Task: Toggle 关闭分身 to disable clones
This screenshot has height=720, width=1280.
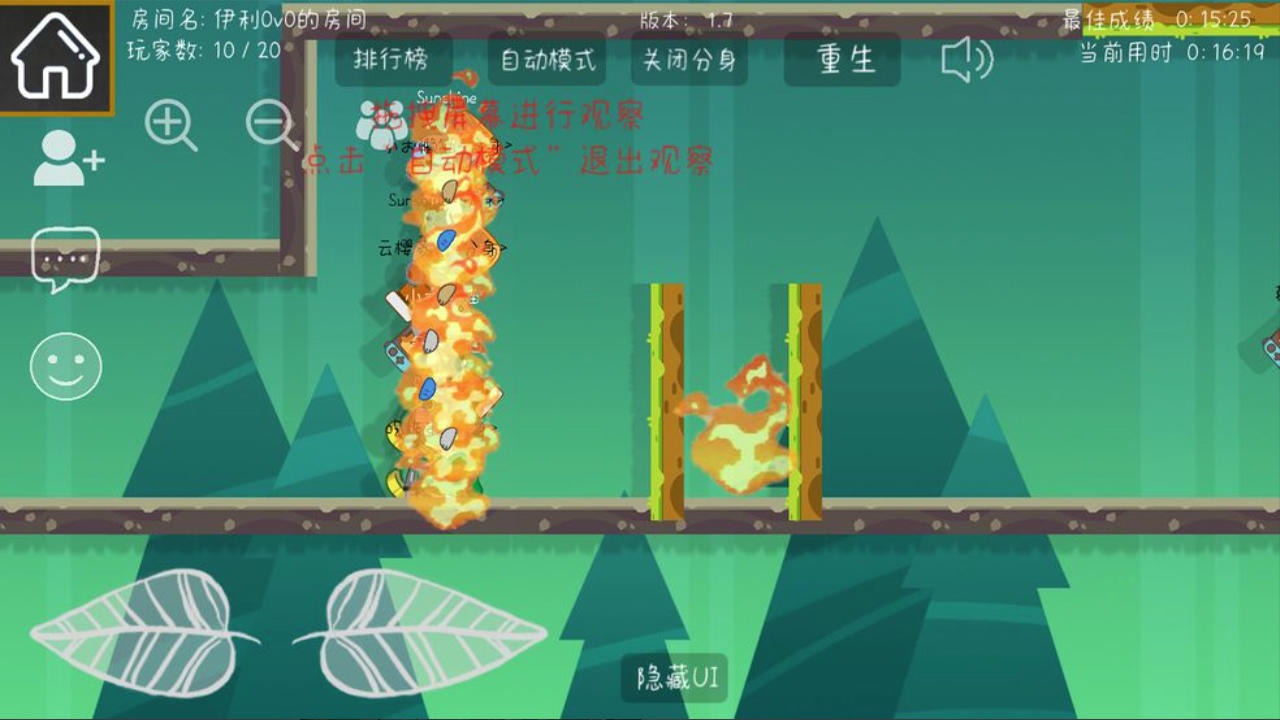Action: pos(688,58)
